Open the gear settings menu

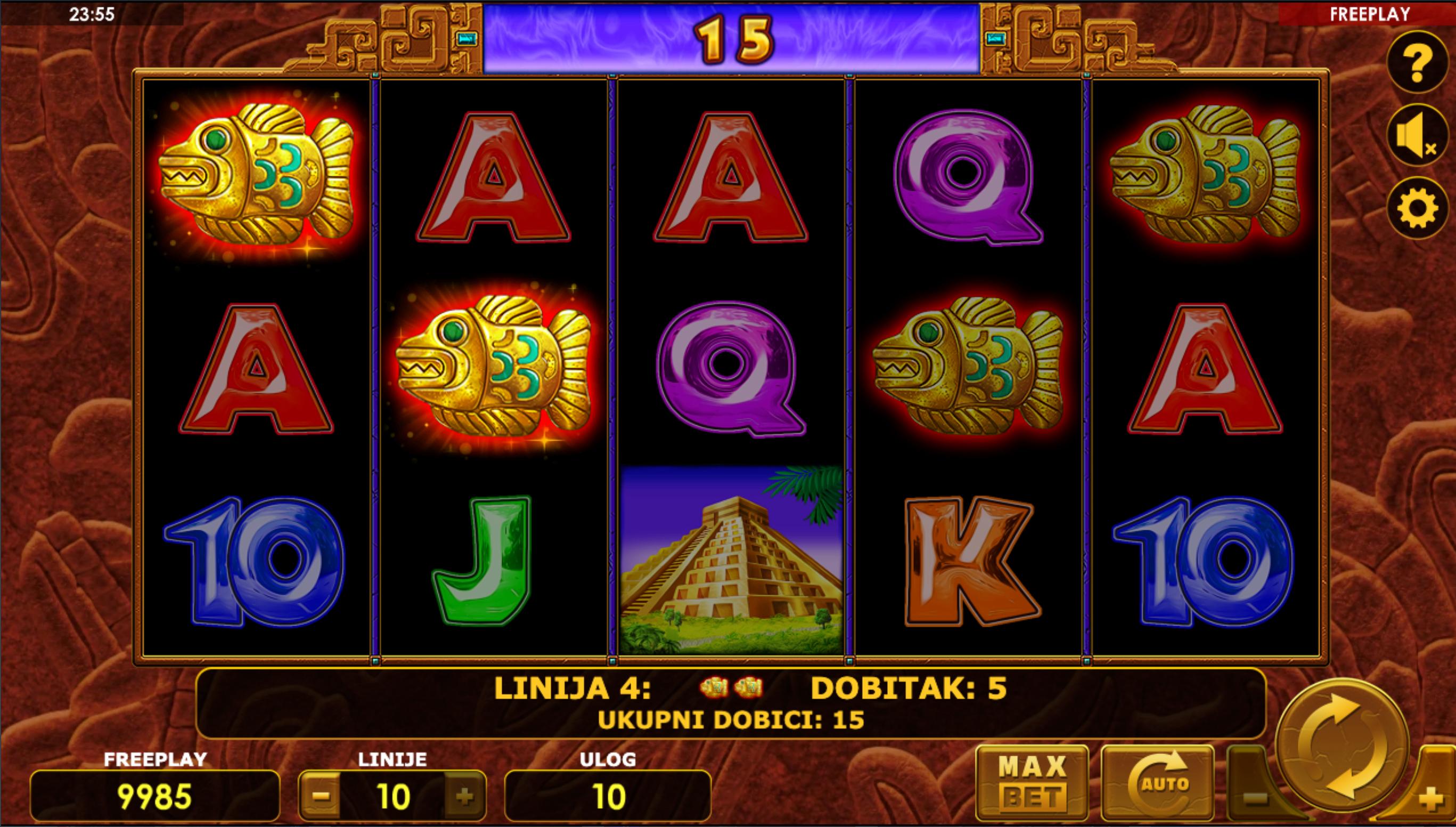[1417, 208]
